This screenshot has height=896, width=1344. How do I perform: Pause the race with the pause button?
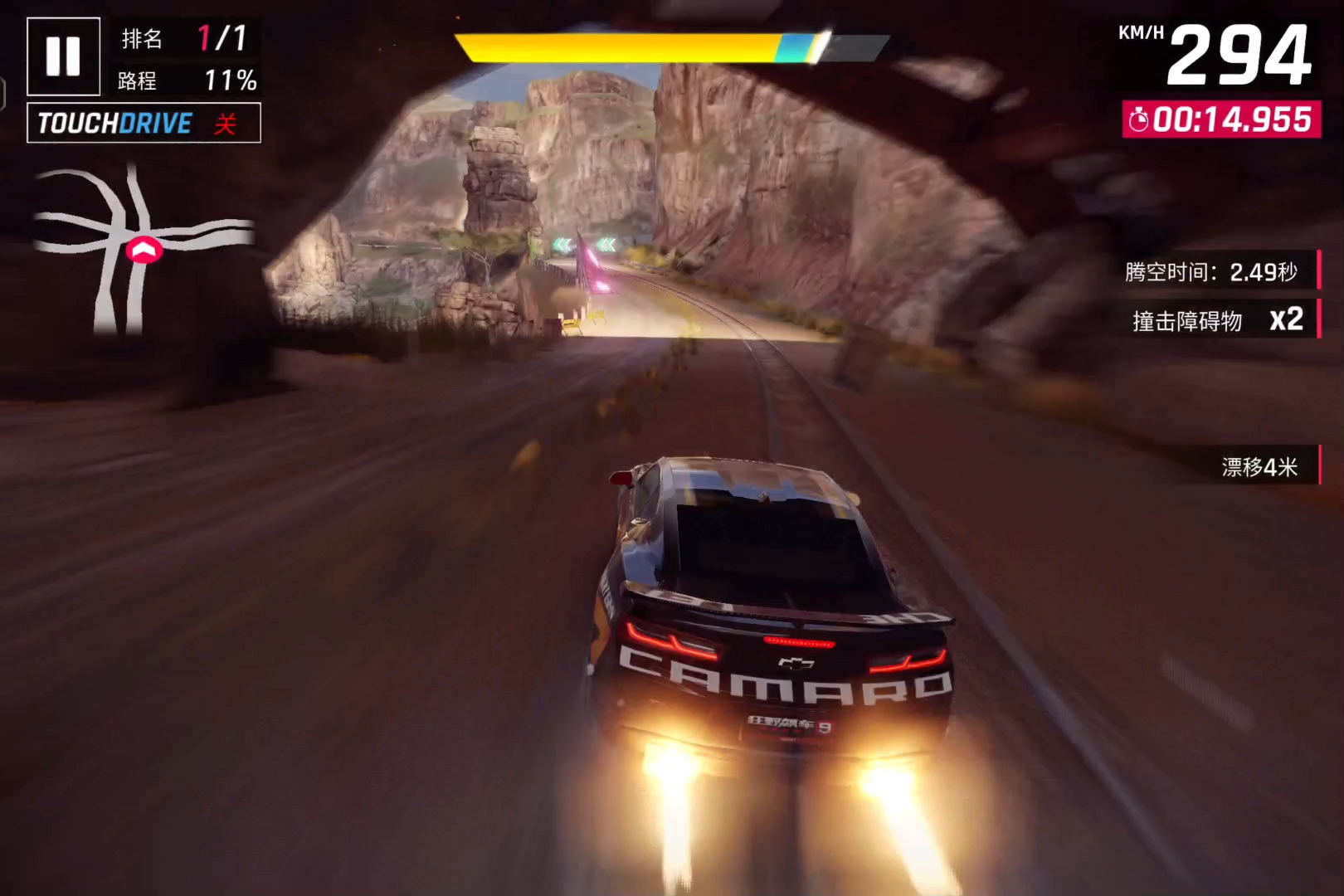tap(63, 56)
